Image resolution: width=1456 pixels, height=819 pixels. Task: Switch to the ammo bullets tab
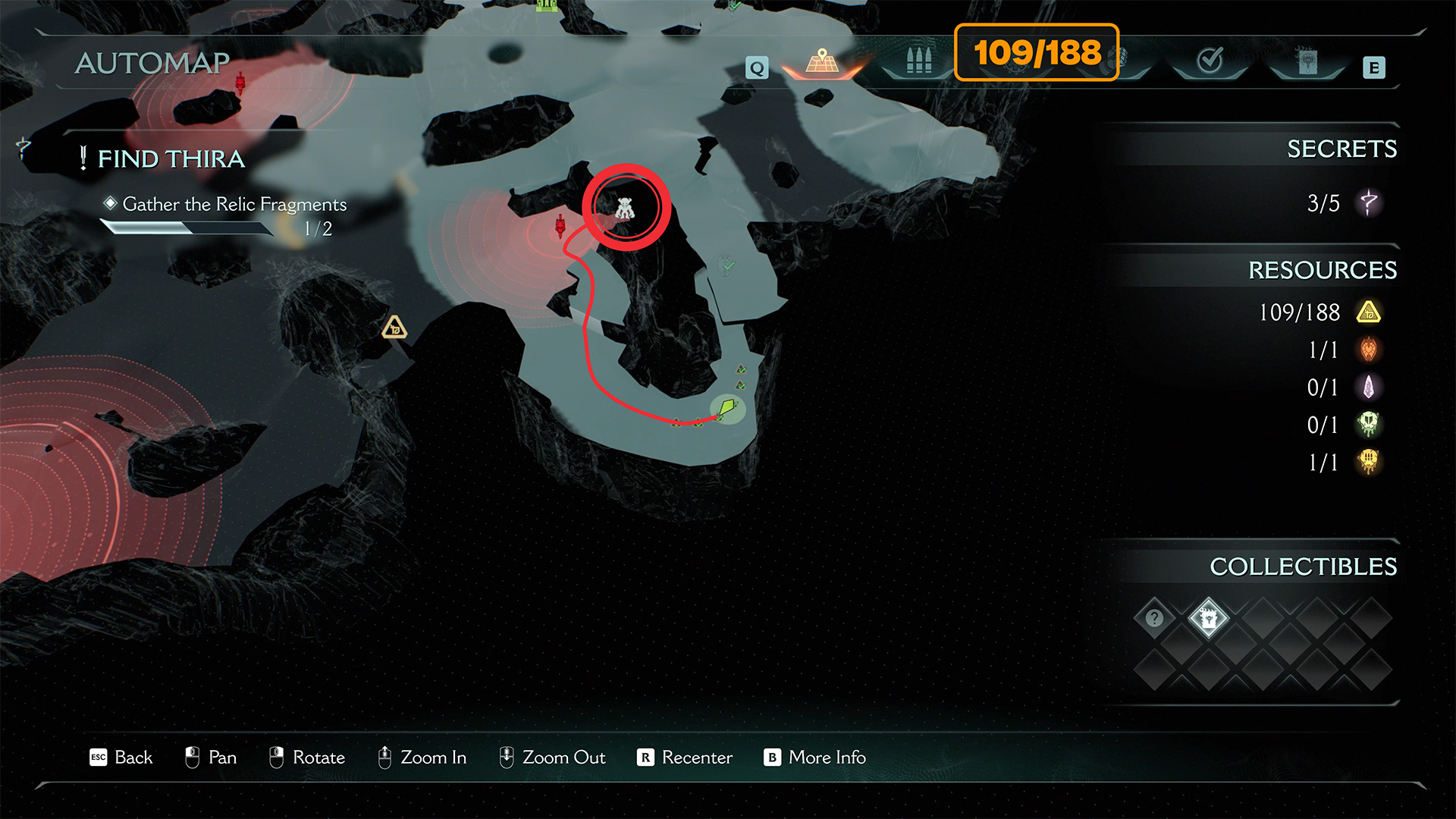tap(918, 61)
